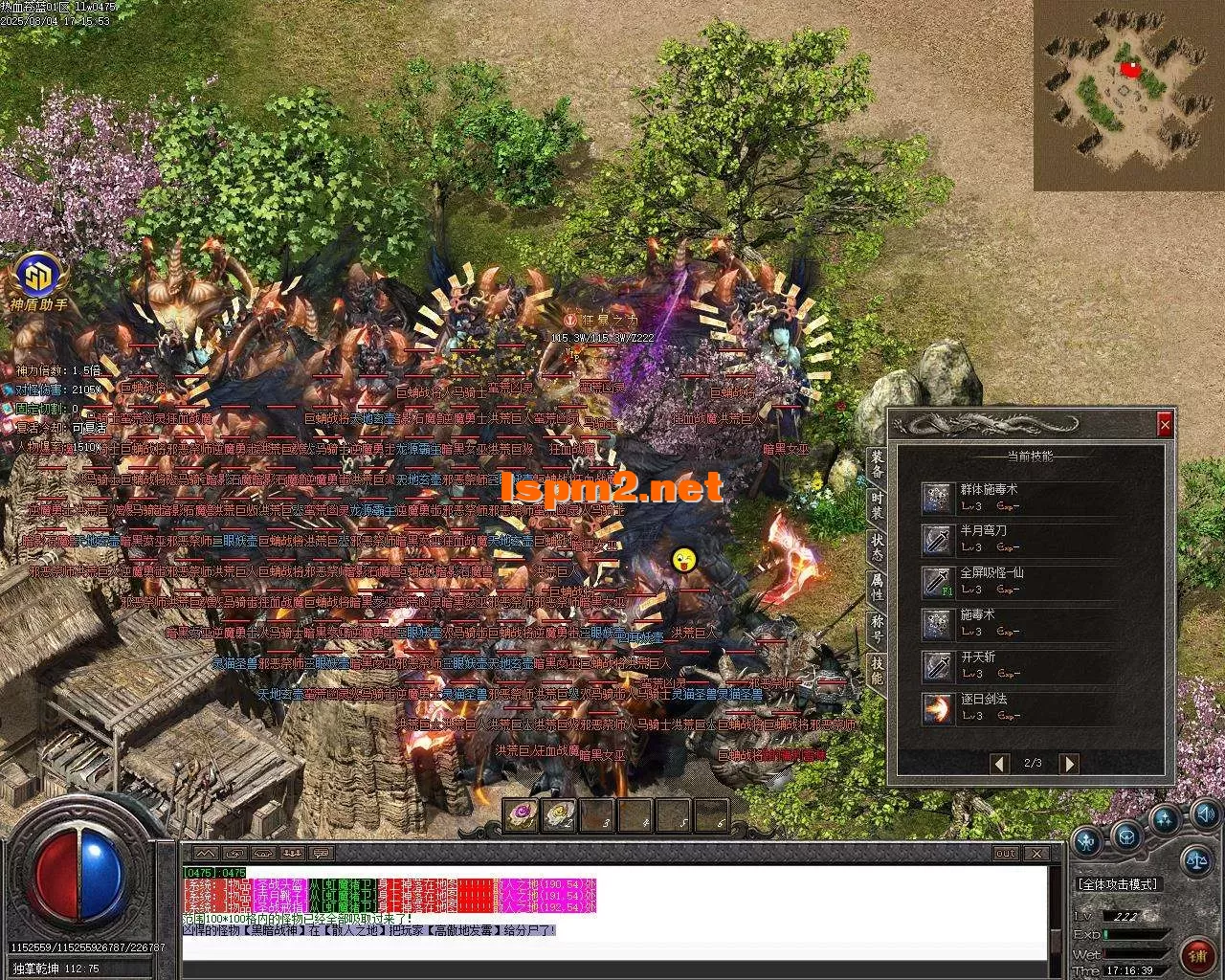Go to the previous skills page

click(1000, 763)
